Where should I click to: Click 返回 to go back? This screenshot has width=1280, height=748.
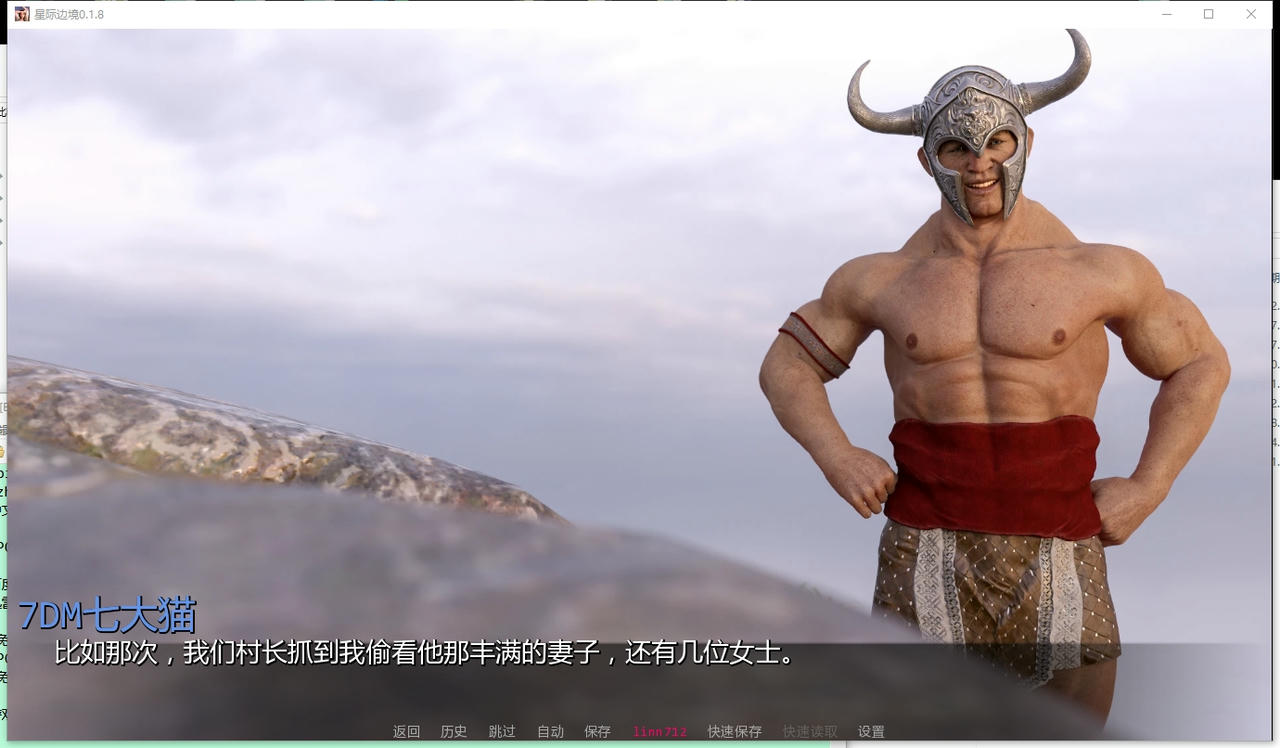point(405,731)
